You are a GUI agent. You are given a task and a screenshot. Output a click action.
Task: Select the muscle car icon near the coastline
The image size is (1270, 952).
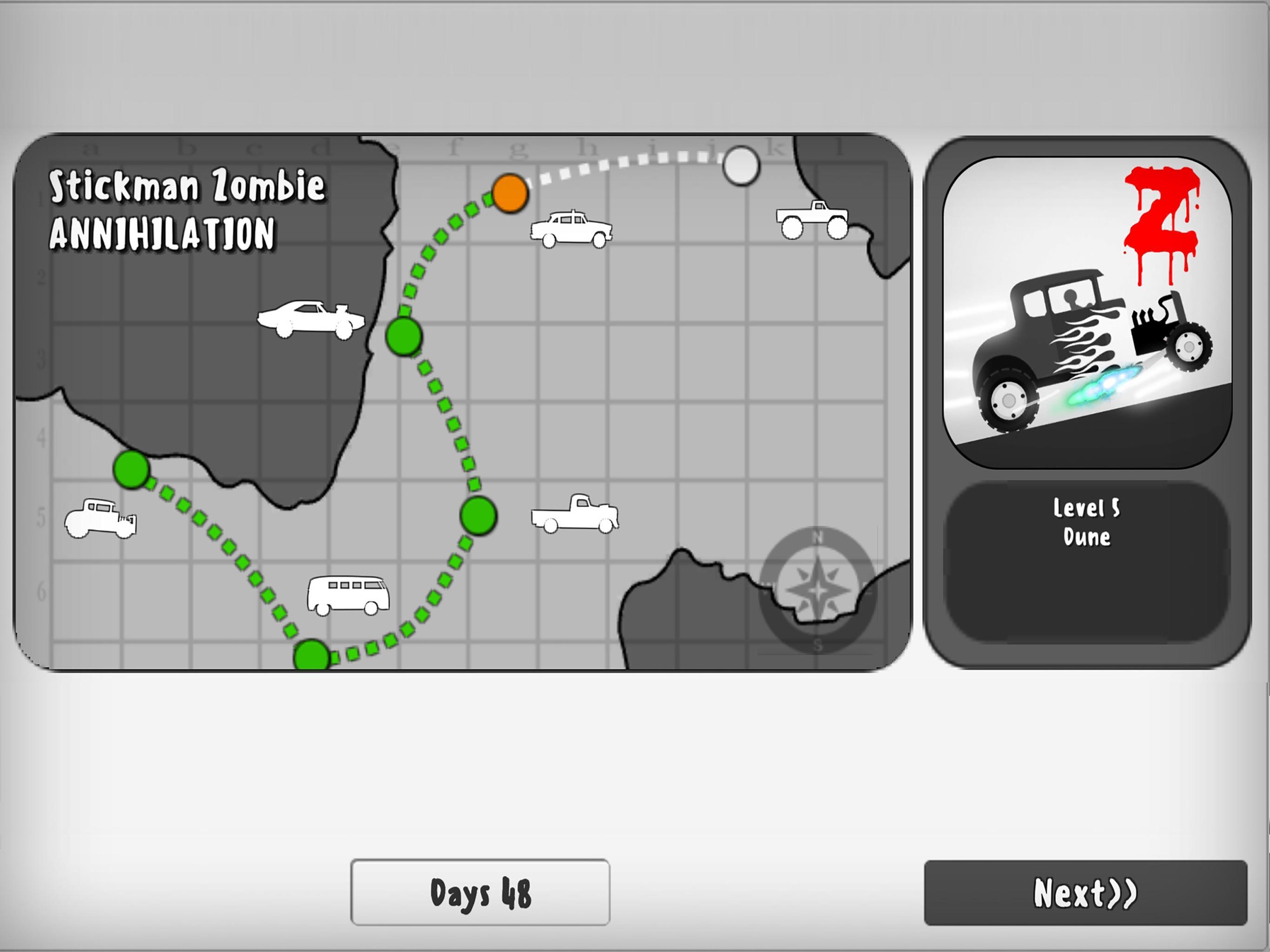click(x=310, y=319)
